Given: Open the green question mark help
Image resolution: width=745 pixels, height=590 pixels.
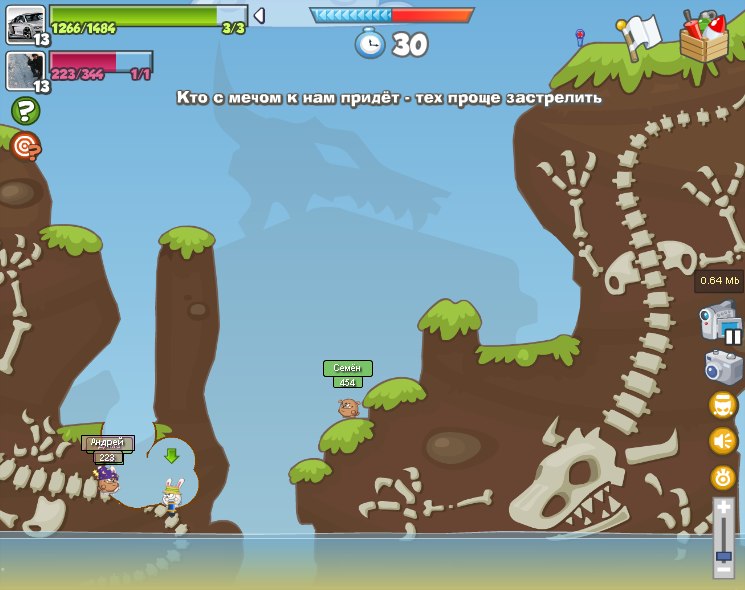Looking at the screenshot, I should click(25, 110).
